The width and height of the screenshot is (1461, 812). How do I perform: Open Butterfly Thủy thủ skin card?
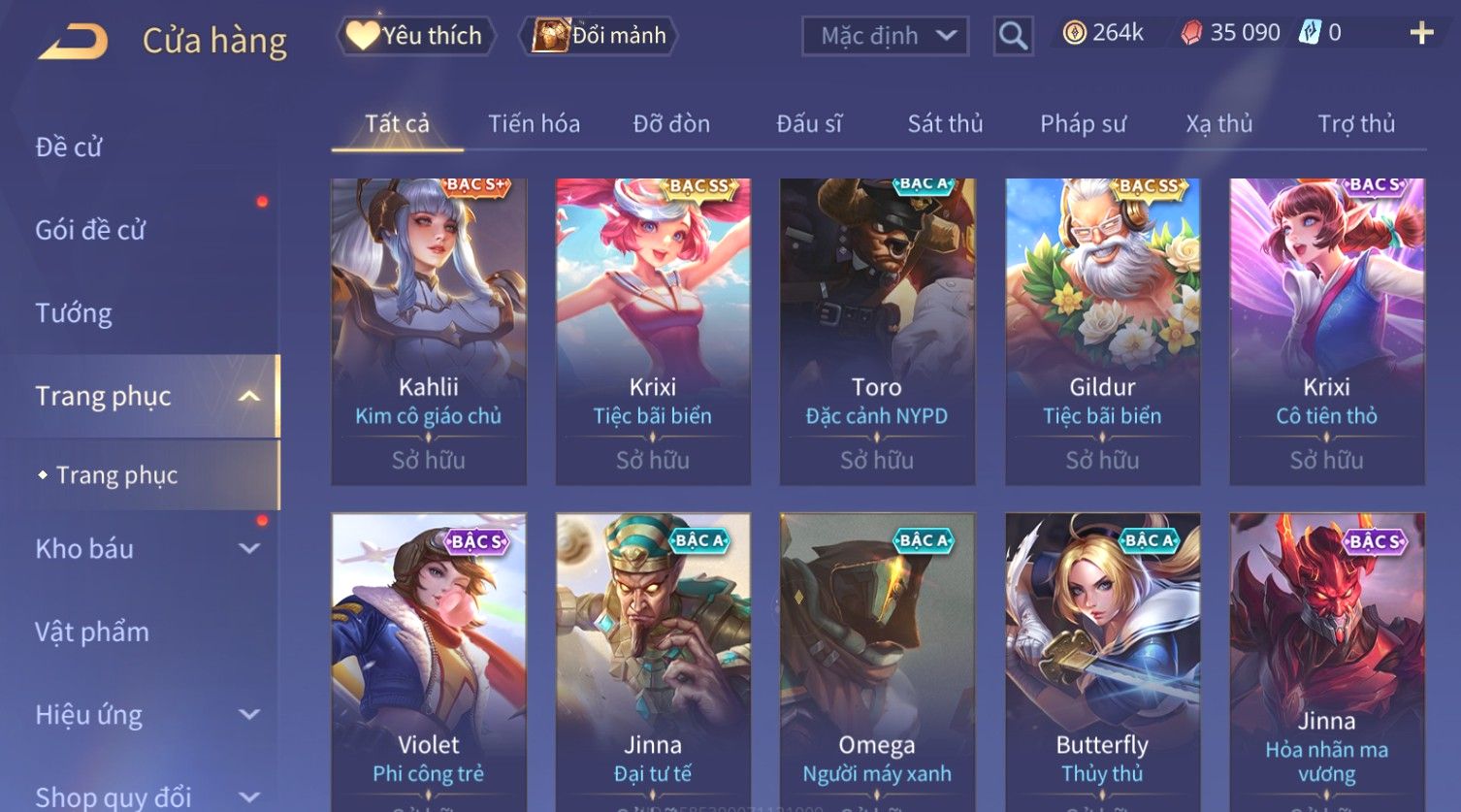[x=1102, y=660]
